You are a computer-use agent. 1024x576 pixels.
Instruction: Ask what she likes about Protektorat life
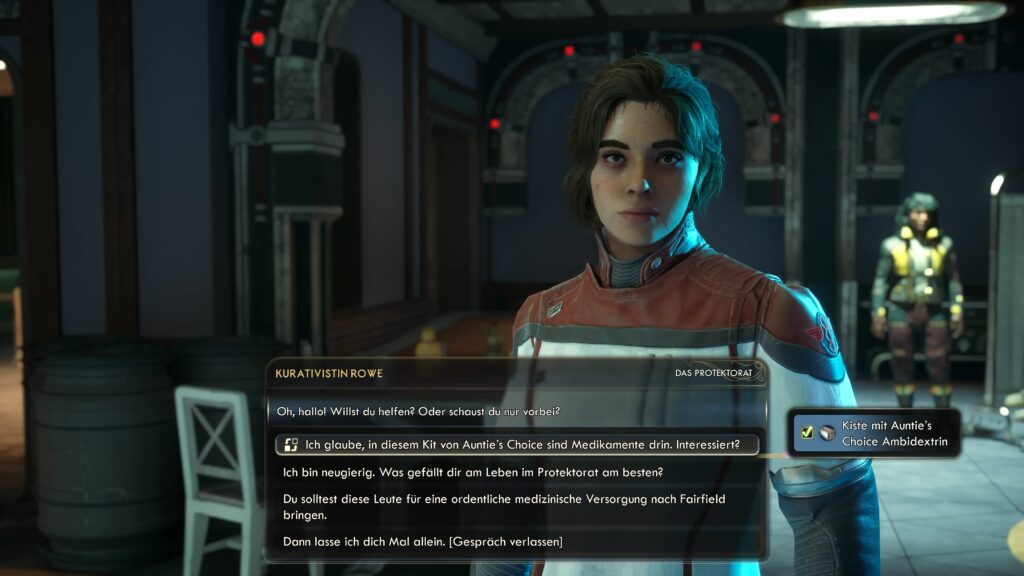click(473, 472)
